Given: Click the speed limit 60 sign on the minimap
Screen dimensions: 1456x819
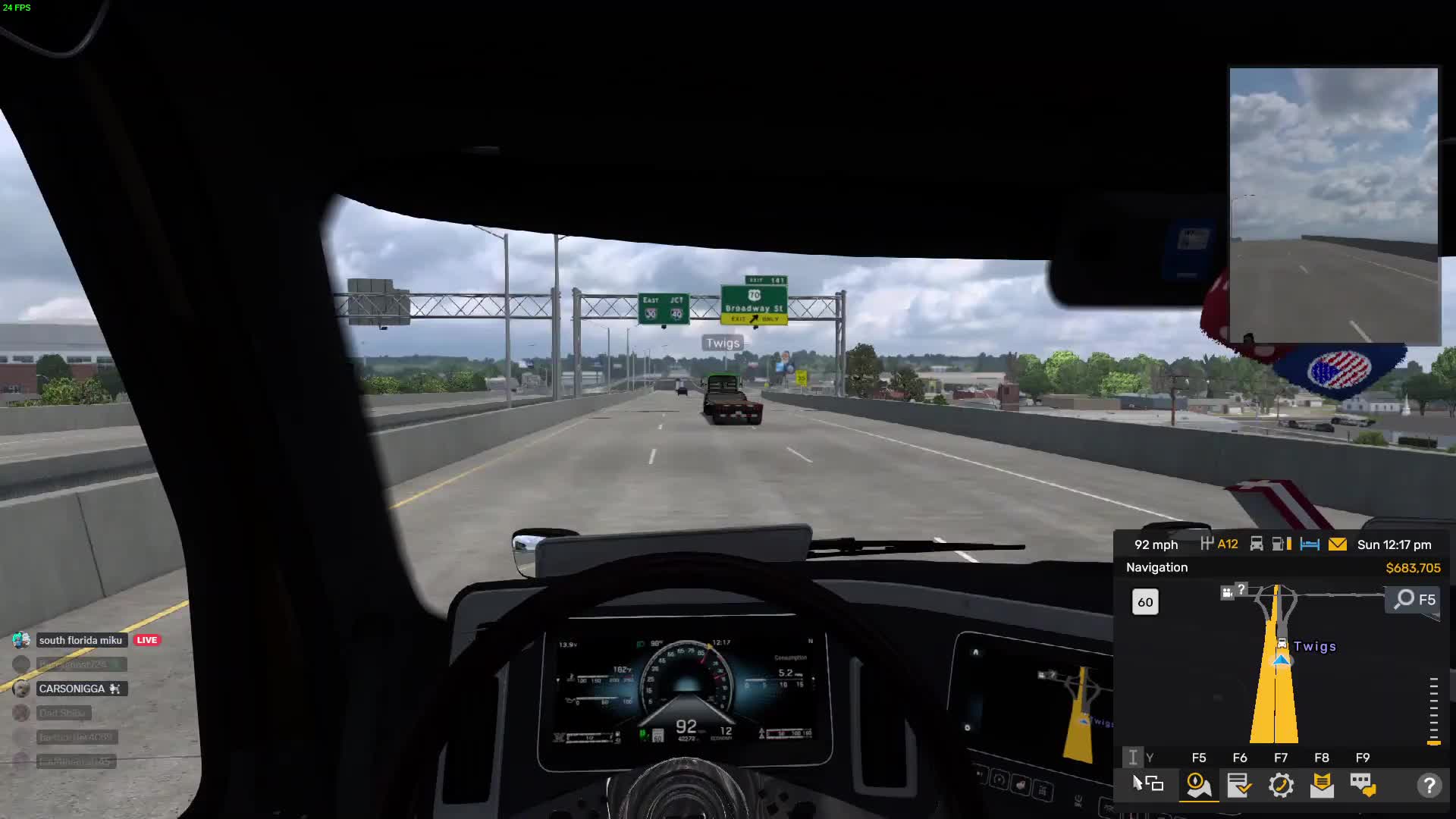Looking at the screenshot, I should pyautogui.click(x=1145, y=602).
